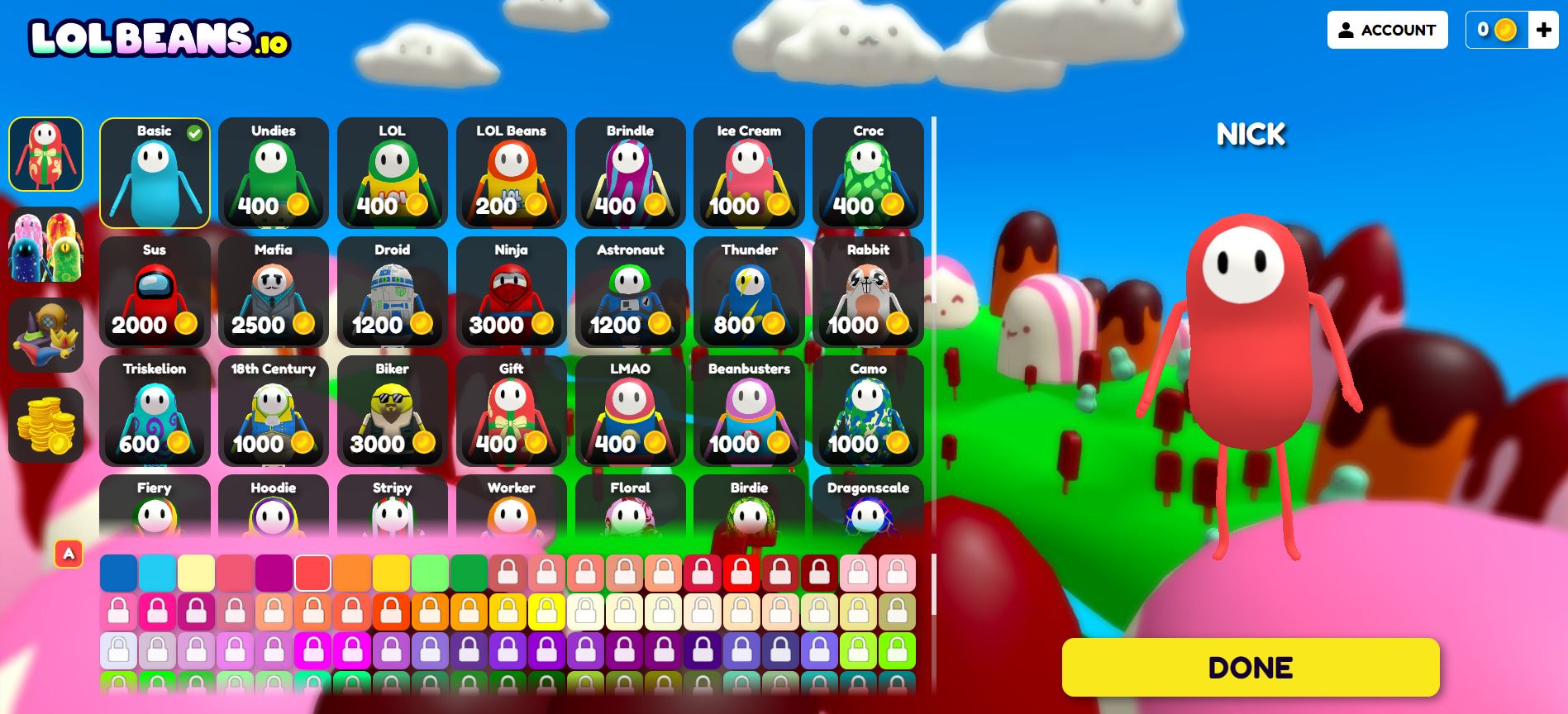Toggle the 'A' color option button
1568x714 pixels.
[69, 552]
